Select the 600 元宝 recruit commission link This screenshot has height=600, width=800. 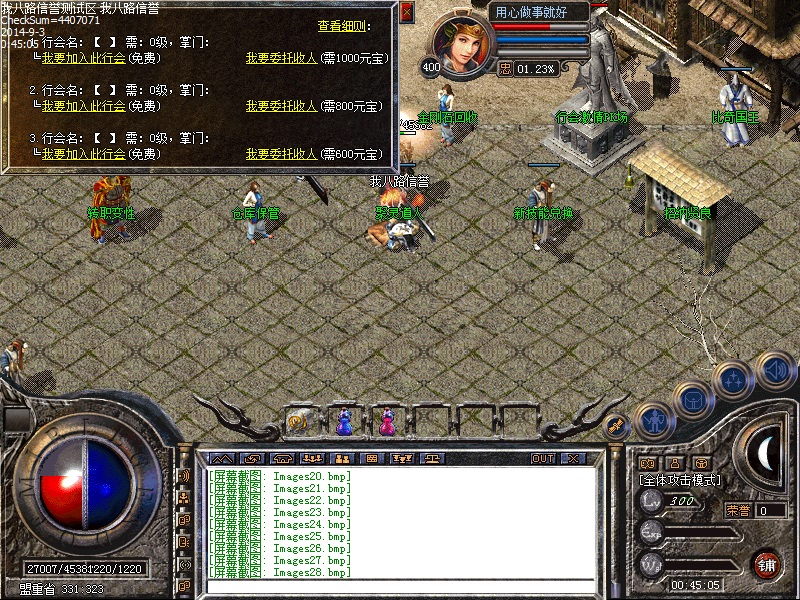(281, 154)
